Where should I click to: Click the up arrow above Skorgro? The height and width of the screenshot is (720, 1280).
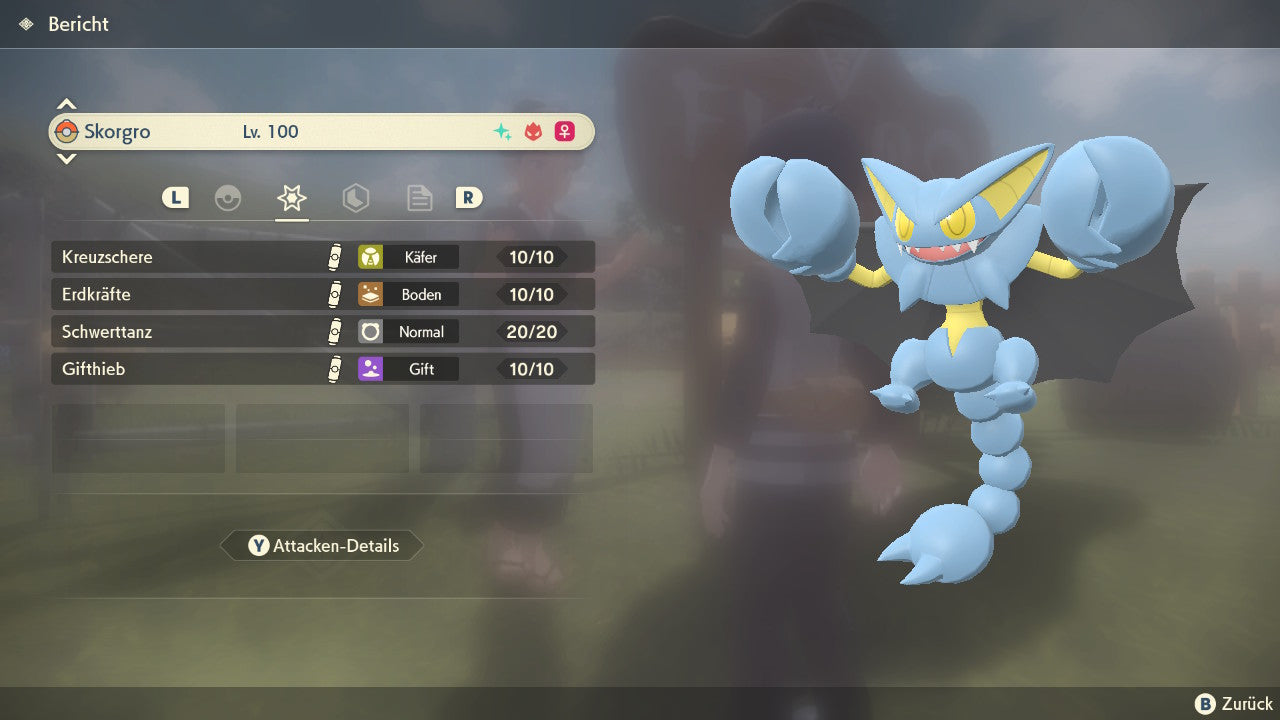pos(66,104)
